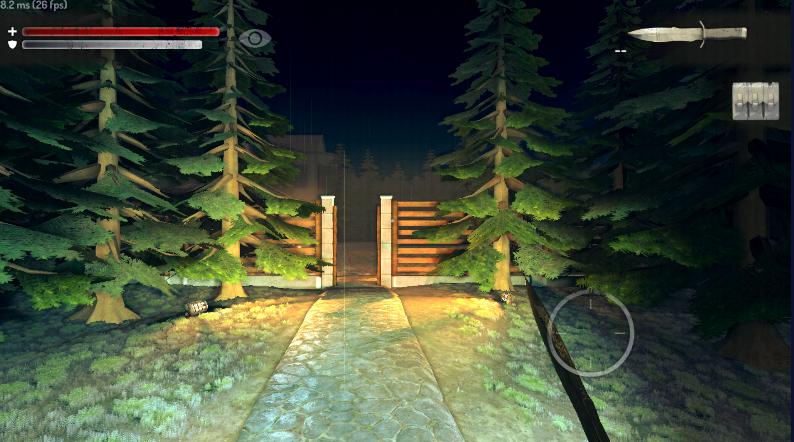This screenshot has width=794, height=442.
Task: Open the ammo magazine item slot
Action: point(755,101)
